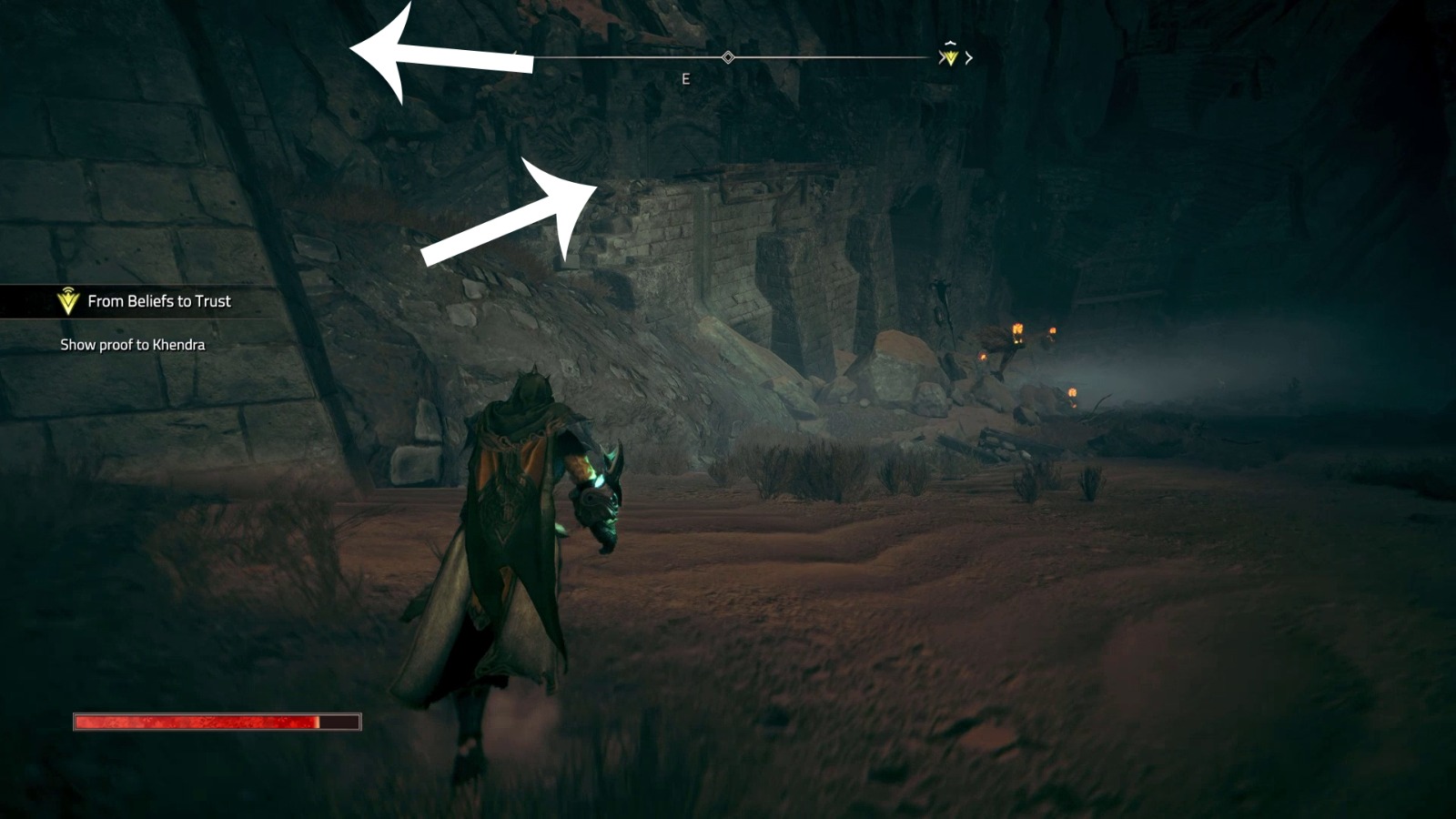Click the E cardinal direction marker
This screenshot has height=819, width=1456.
point(683,78)
